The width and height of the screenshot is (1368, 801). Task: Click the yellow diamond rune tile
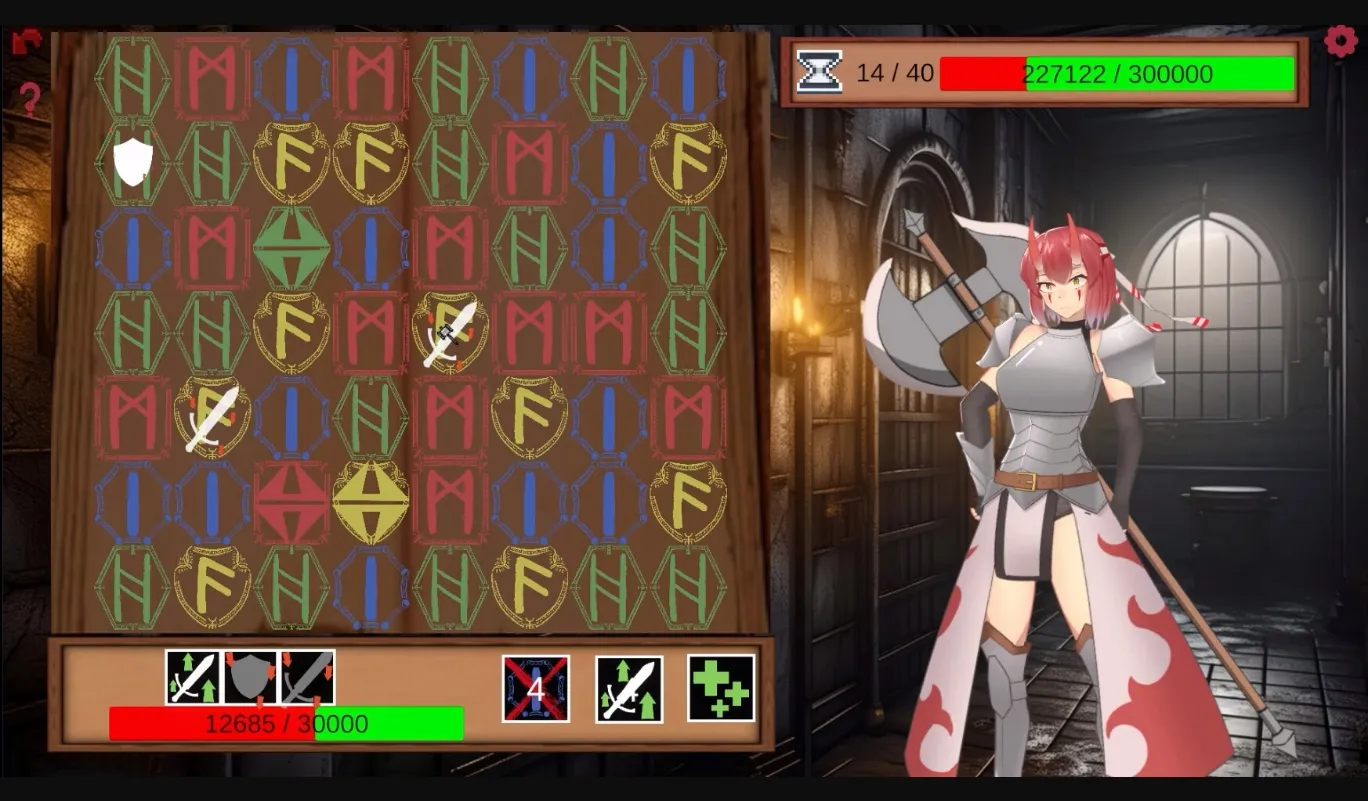tap(369, 502)
